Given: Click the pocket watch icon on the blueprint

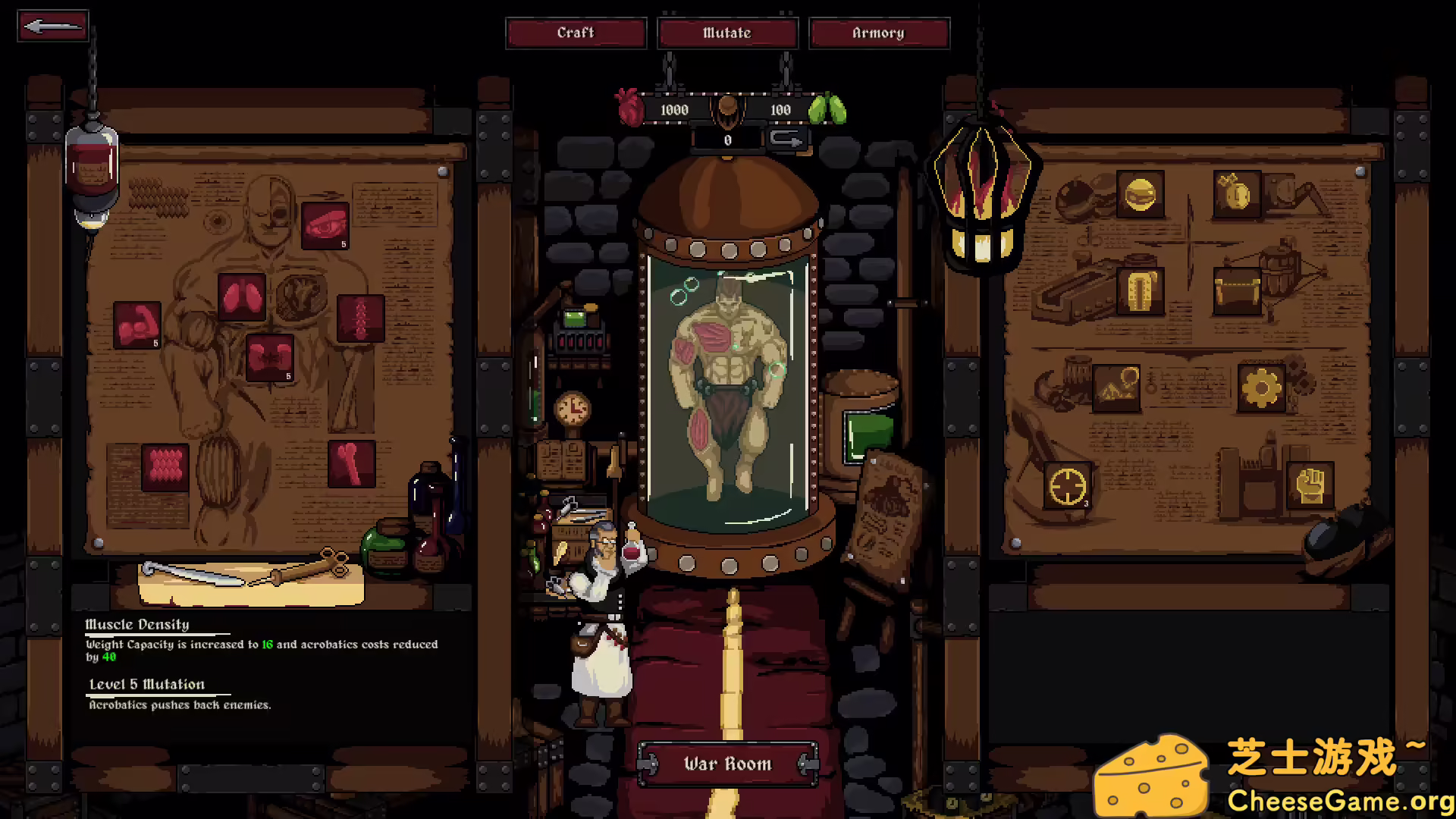Looking at the screenshot, I should [x=1237, y=194].
